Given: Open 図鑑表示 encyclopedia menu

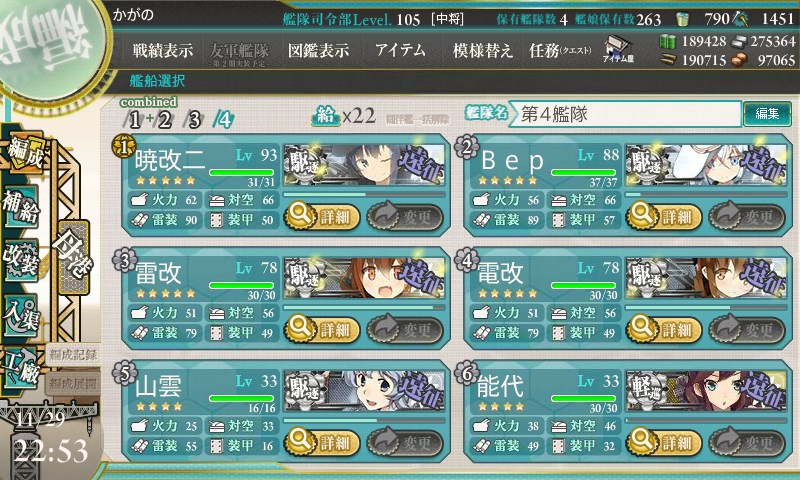Looking at the screenshot, I should (318, 50).
